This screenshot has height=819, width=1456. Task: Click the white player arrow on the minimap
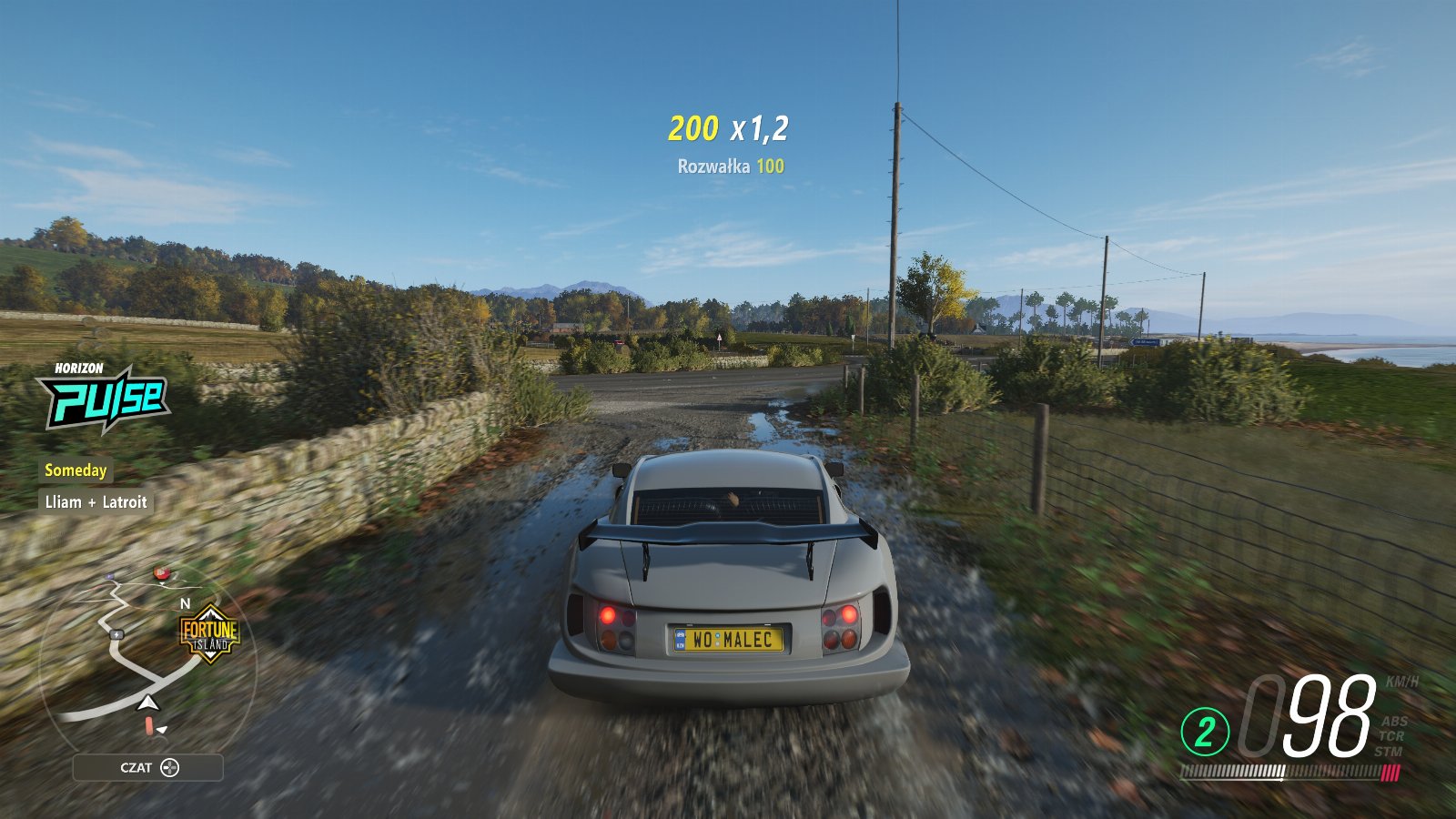click(x=147, y=703)
